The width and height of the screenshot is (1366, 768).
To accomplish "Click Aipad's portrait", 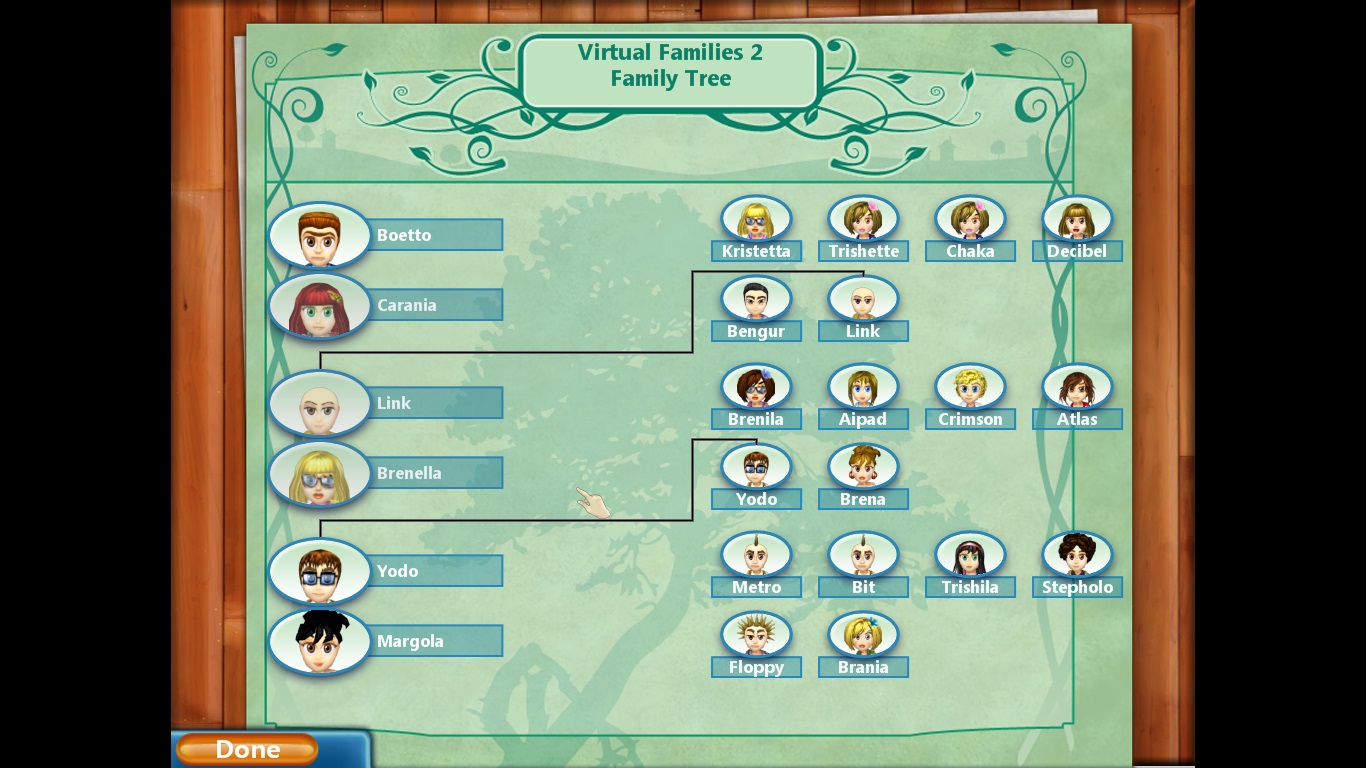I will 863,387.
